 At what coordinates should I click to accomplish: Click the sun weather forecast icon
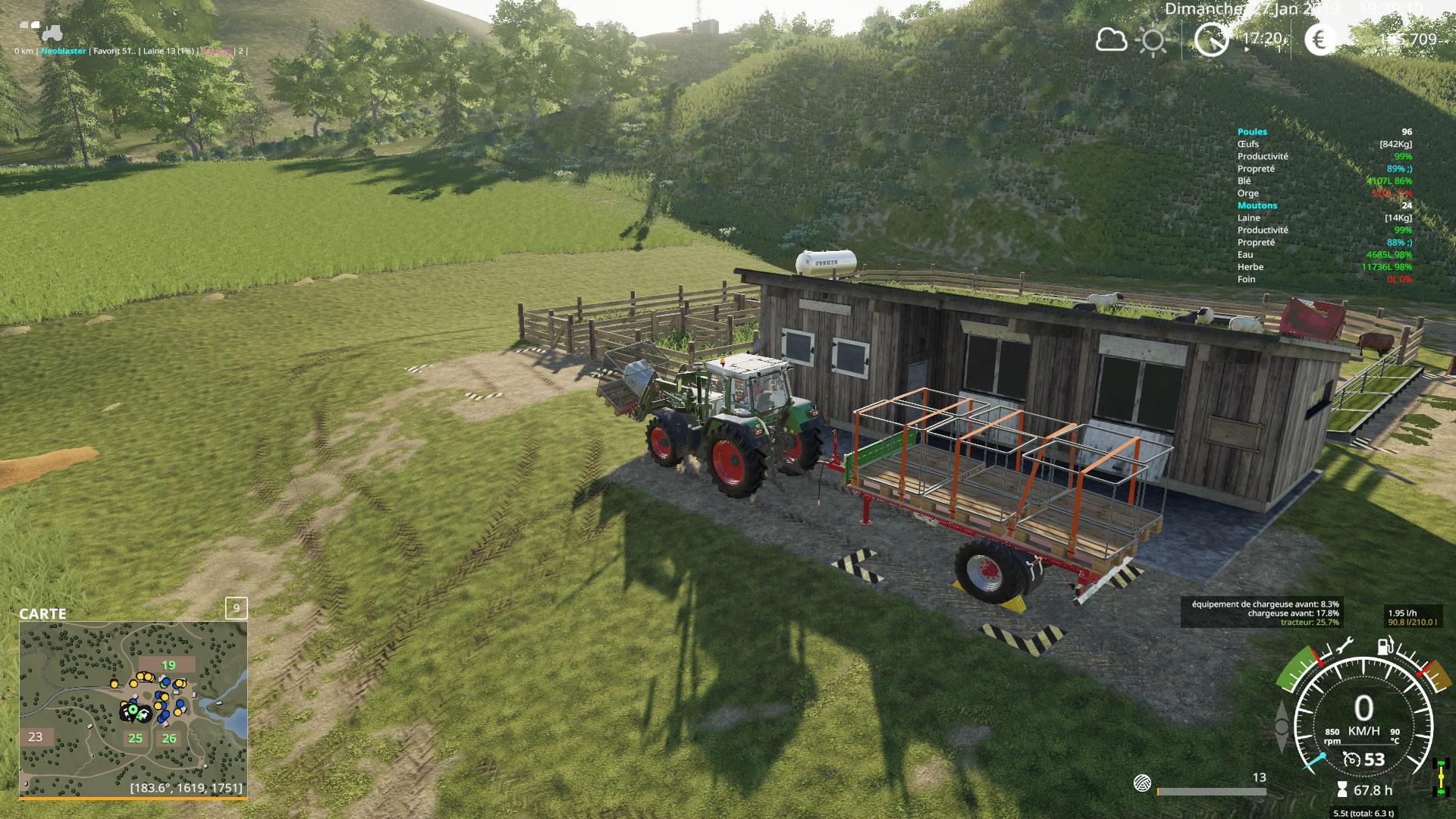click(1153, 40)
